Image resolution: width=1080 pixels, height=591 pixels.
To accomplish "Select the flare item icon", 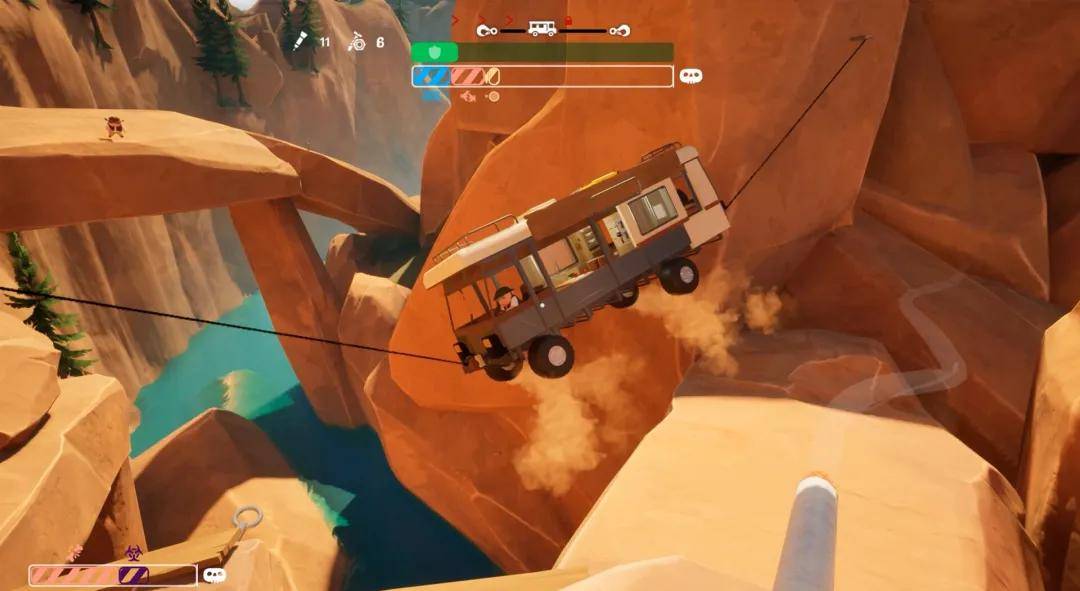I will [x=299, y=41].
